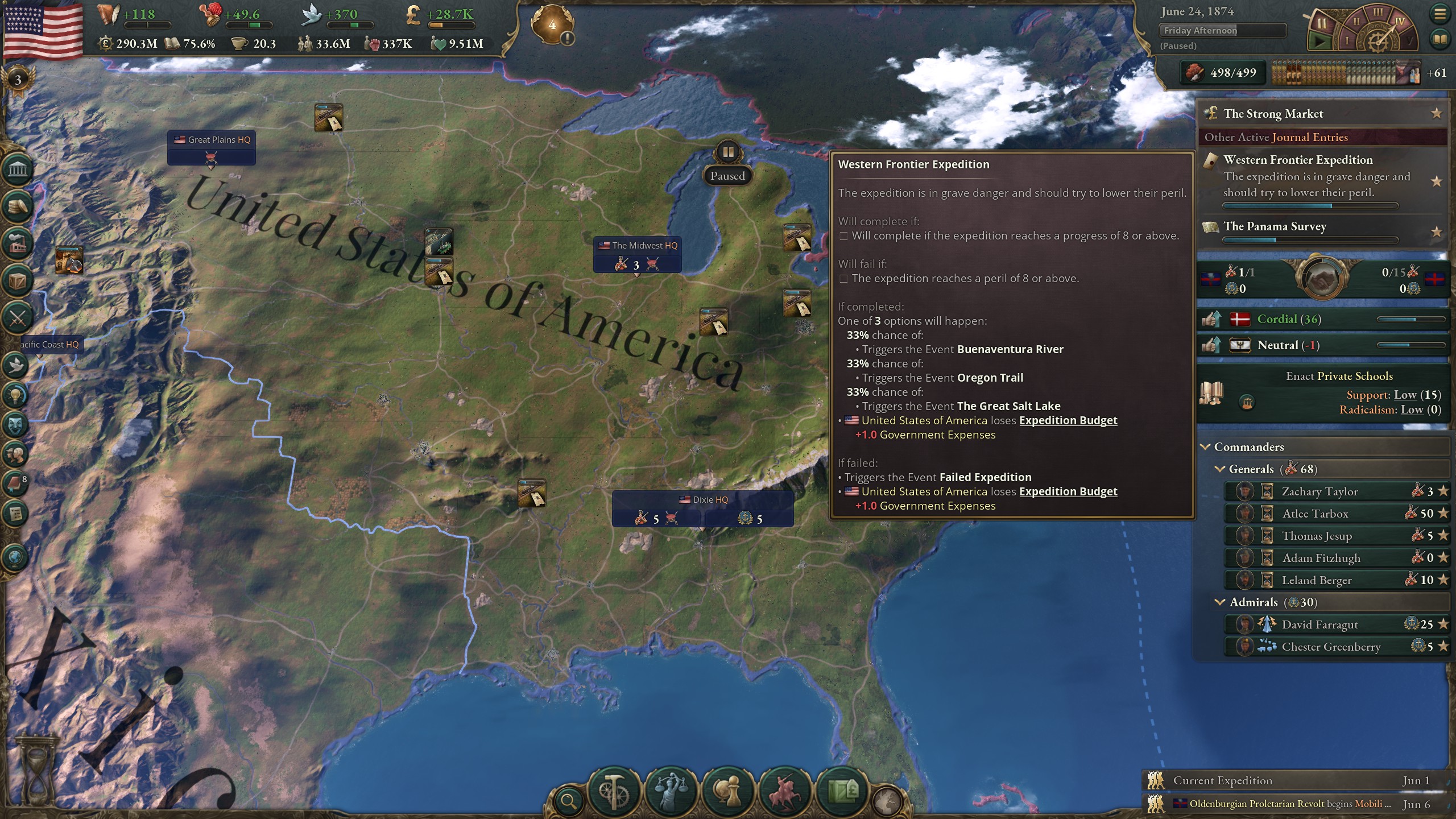Star The Strong Market journal entry
This screenshot has width=1456, height=819.
(x=1437, y=113)
